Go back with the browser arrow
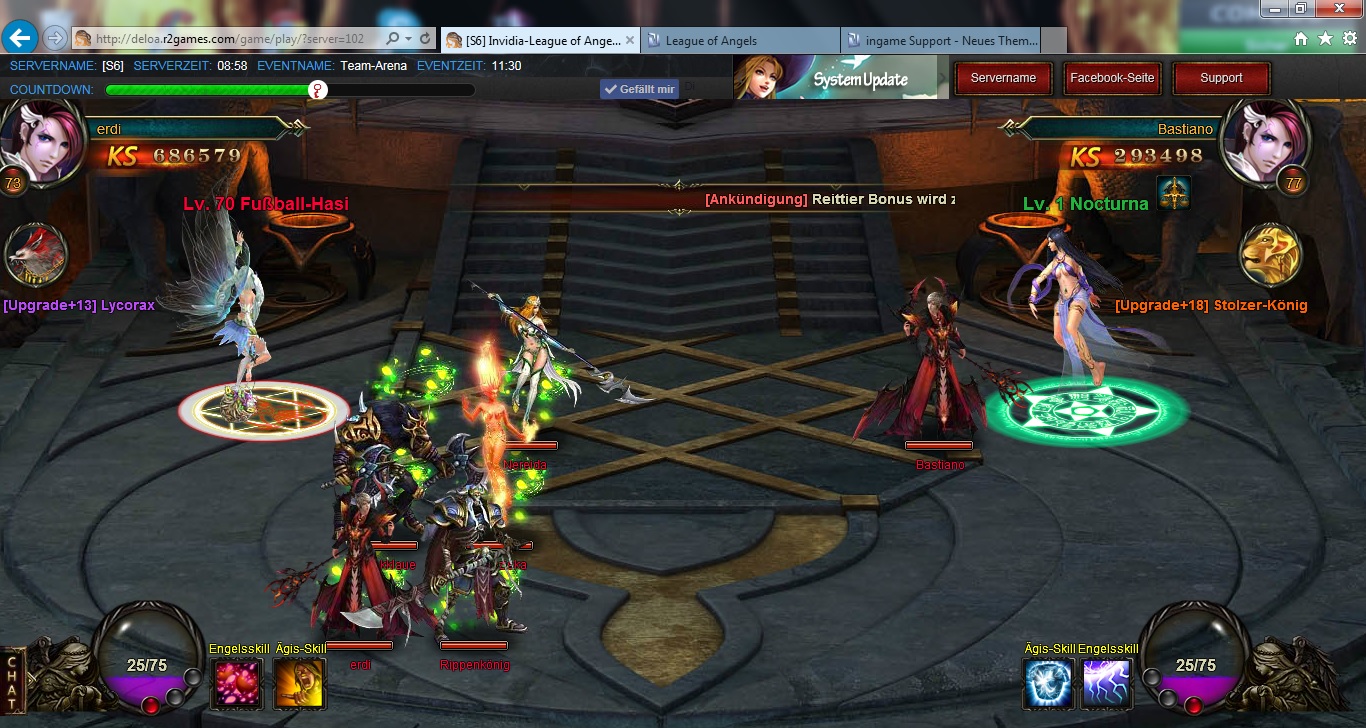Screen dimensions: 1366x728 pyautogui.click(x=20, y=38)
